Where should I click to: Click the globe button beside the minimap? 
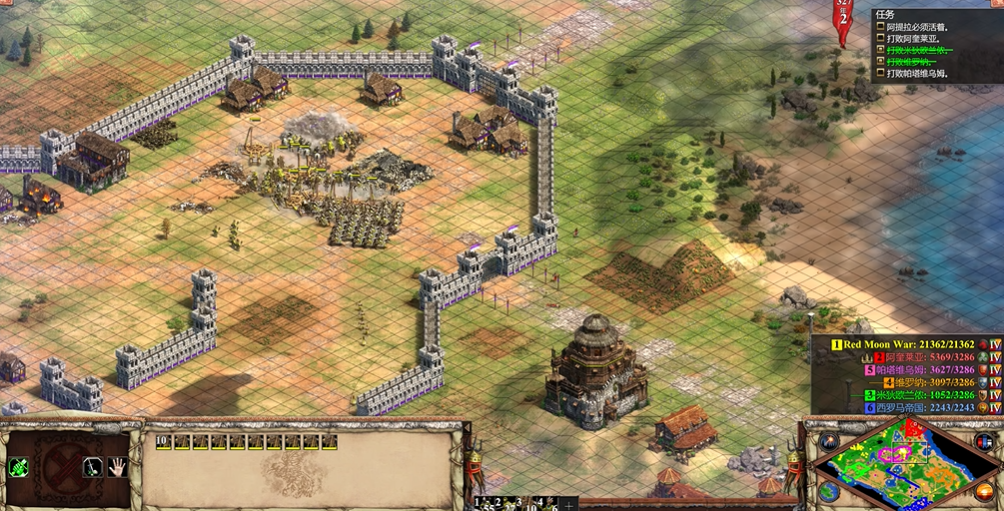pyautogui.click(x=828, y=492)
